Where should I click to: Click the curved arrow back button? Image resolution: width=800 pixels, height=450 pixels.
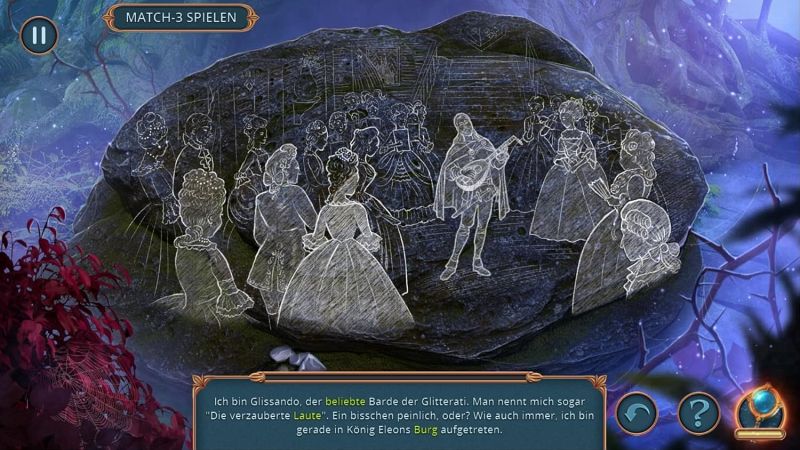coord(636,411)
